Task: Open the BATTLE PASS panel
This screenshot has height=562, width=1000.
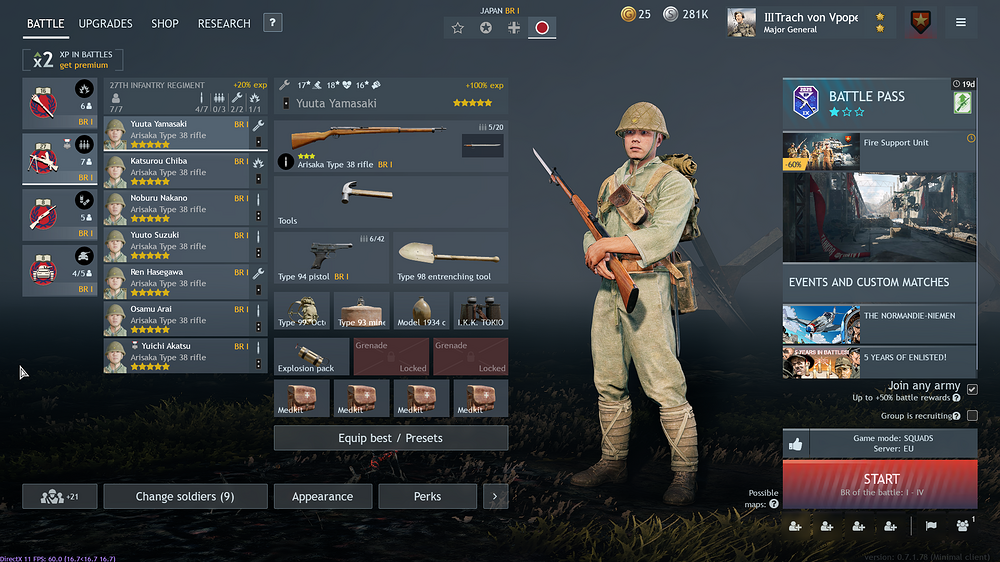Action: [880, 103]
